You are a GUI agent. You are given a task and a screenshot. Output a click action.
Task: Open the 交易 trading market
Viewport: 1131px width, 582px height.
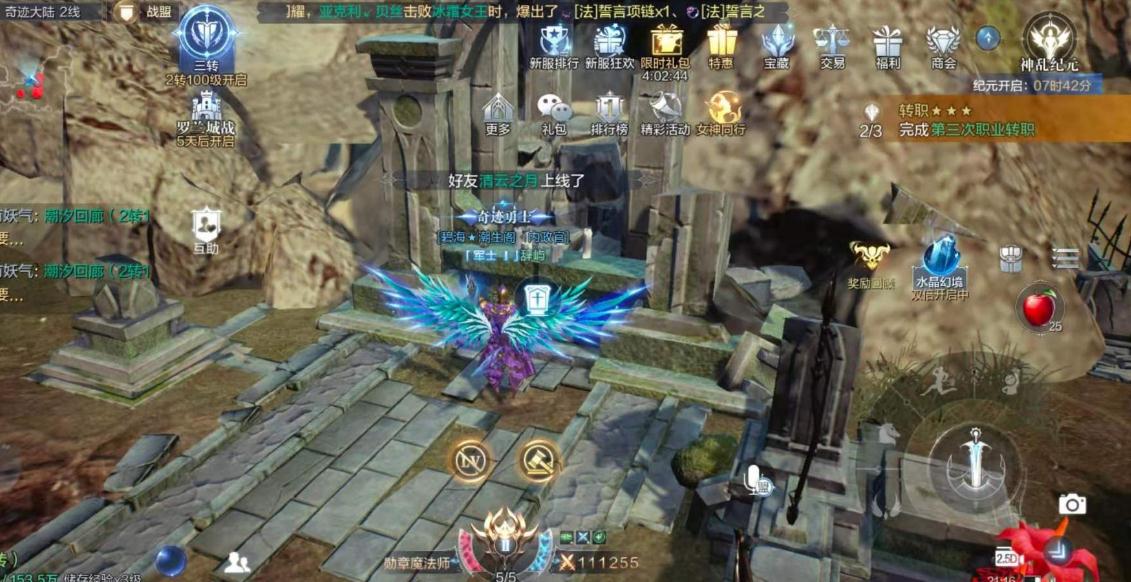pyautogui.click(x=832, y=45)
